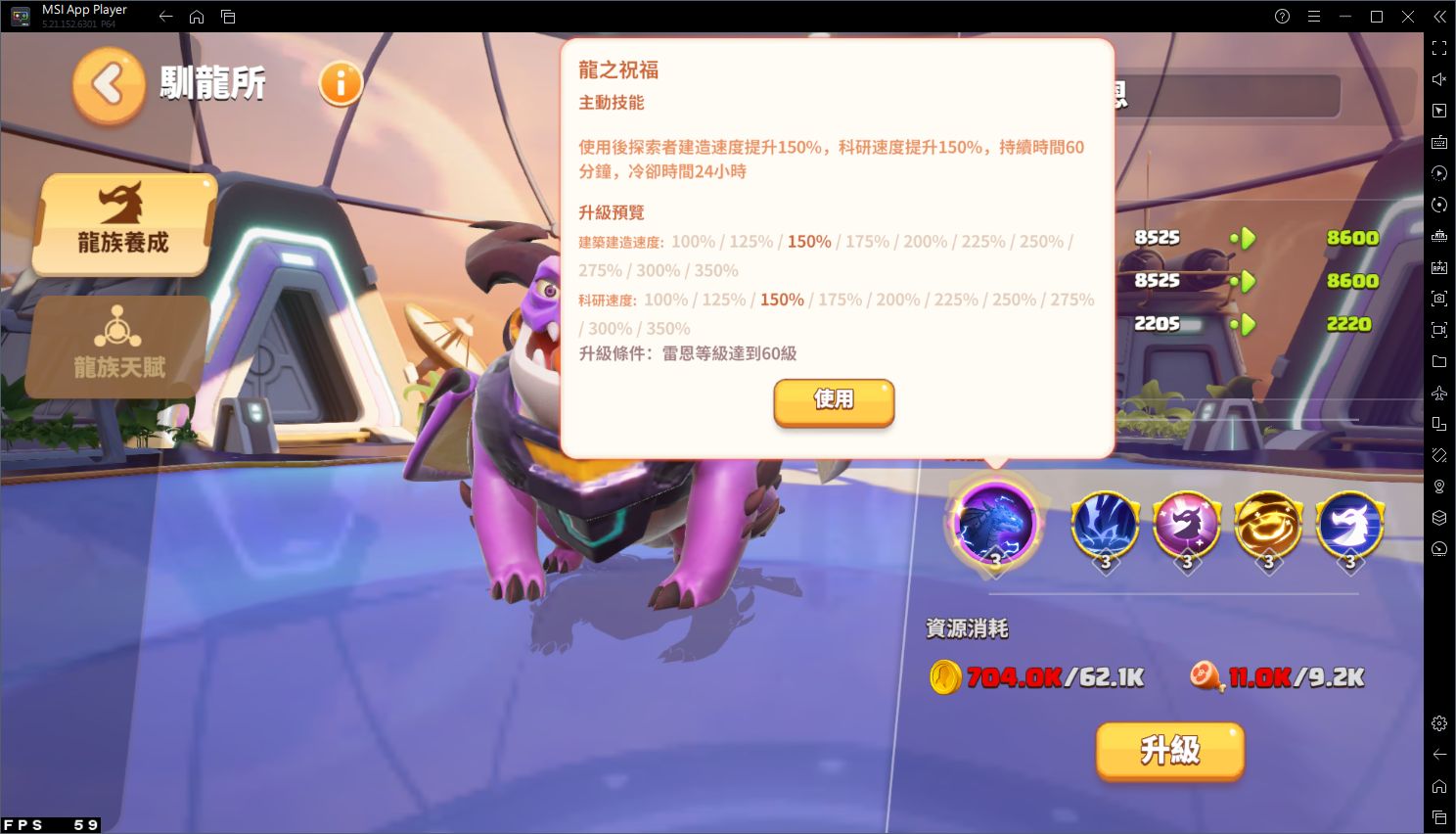The image size is (1456, 834).
Task: Take a screenshot using the sidebar camera icon
Action: pos(1438,299)
